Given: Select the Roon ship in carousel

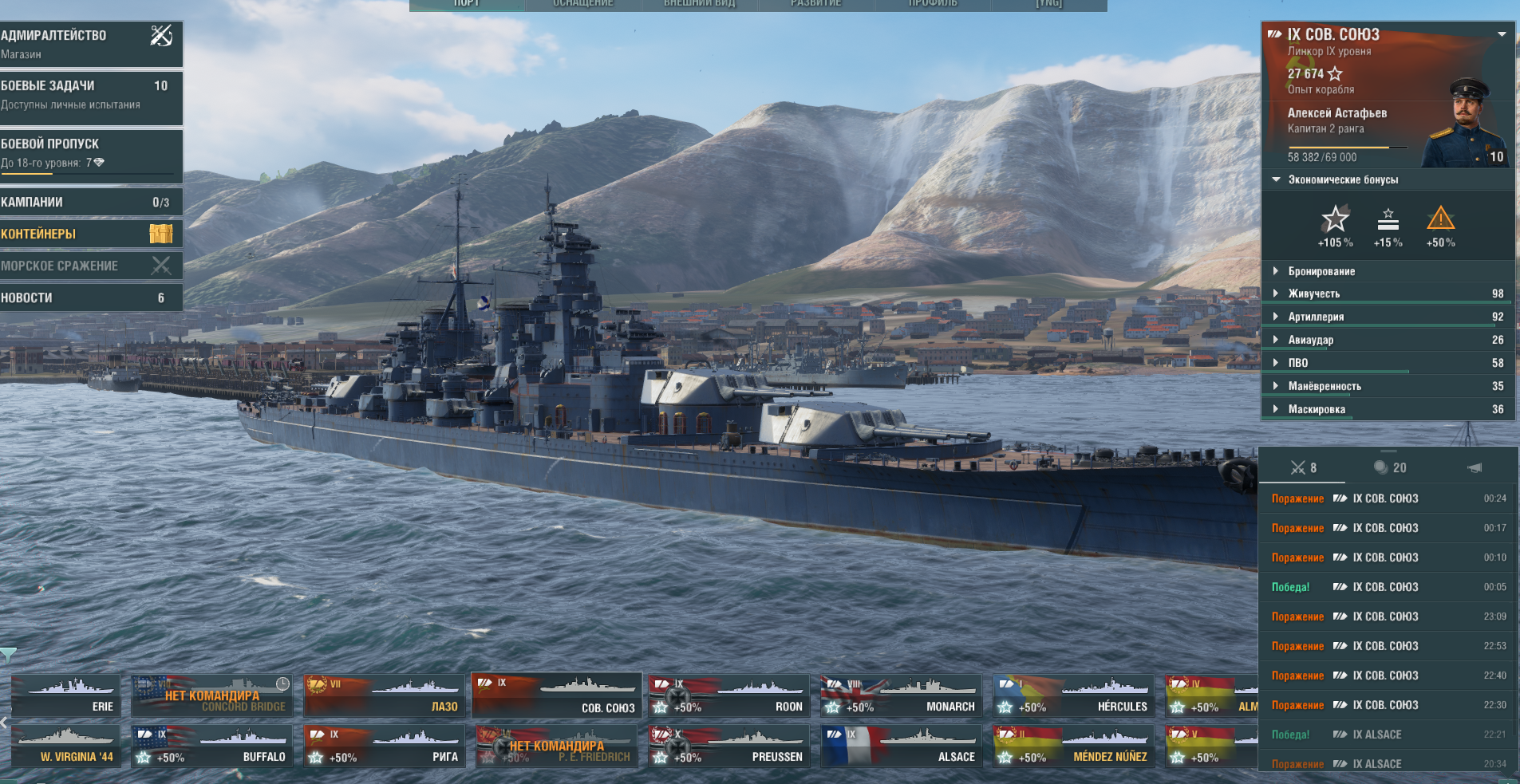Looking at the screenshot, I should tap(728, 695).
